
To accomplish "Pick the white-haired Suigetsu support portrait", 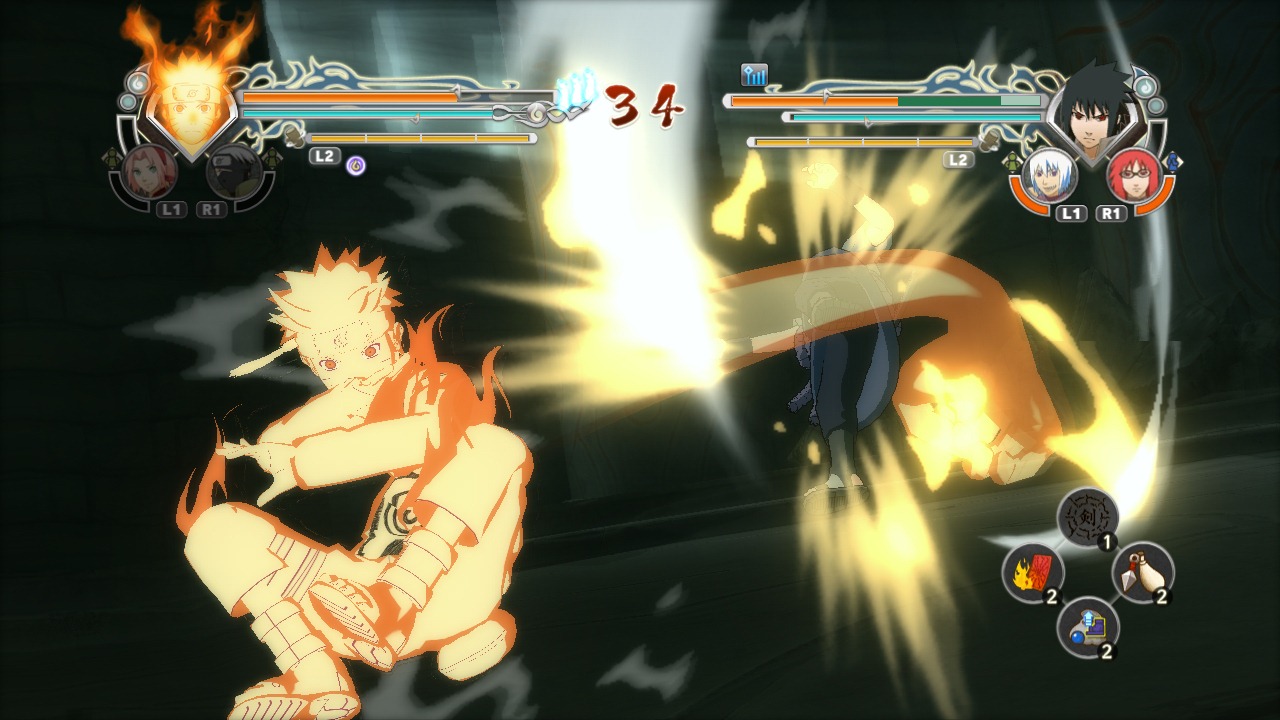I will click(1049, 176).
